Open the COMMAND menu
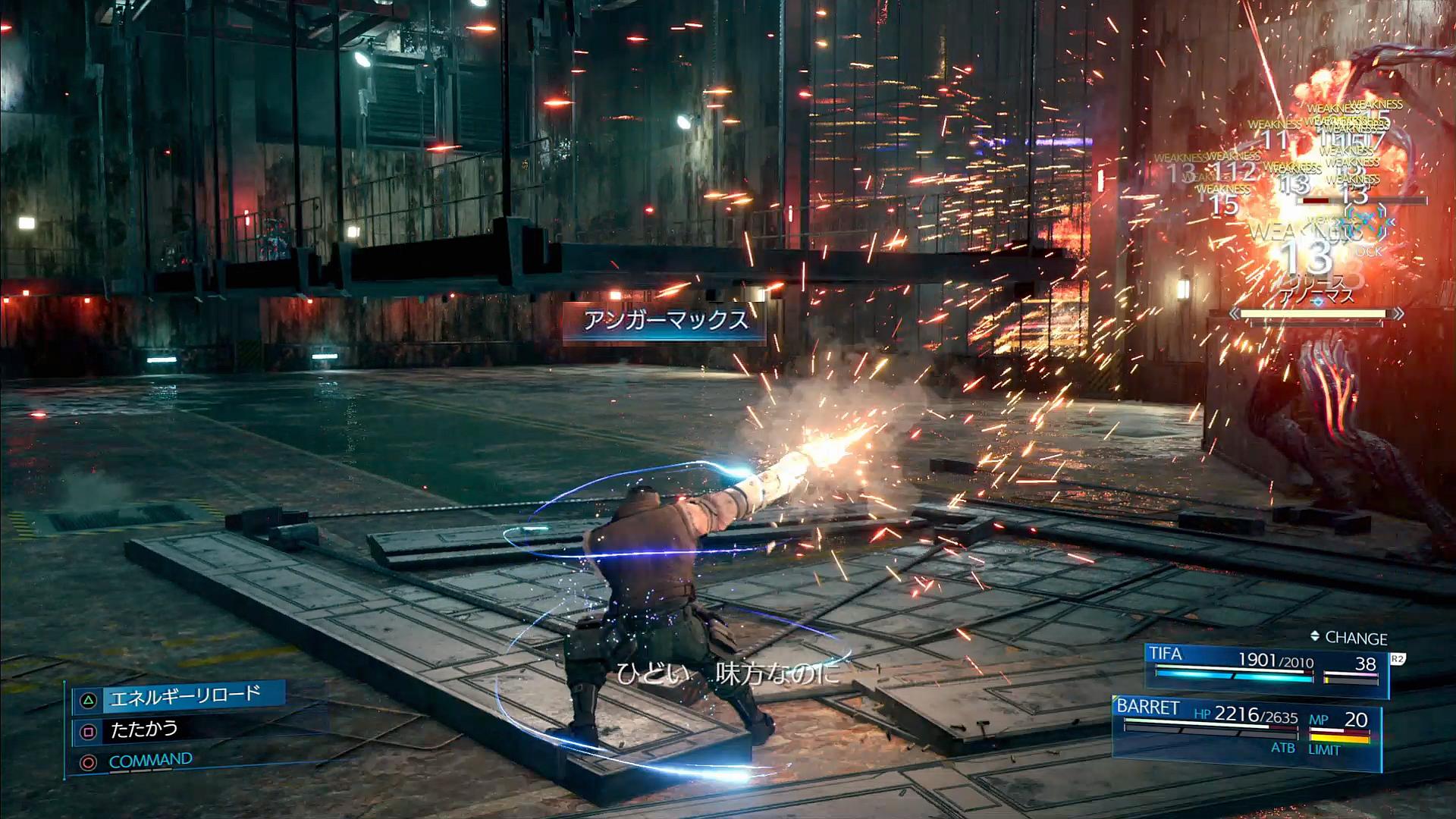 point(150,760)
